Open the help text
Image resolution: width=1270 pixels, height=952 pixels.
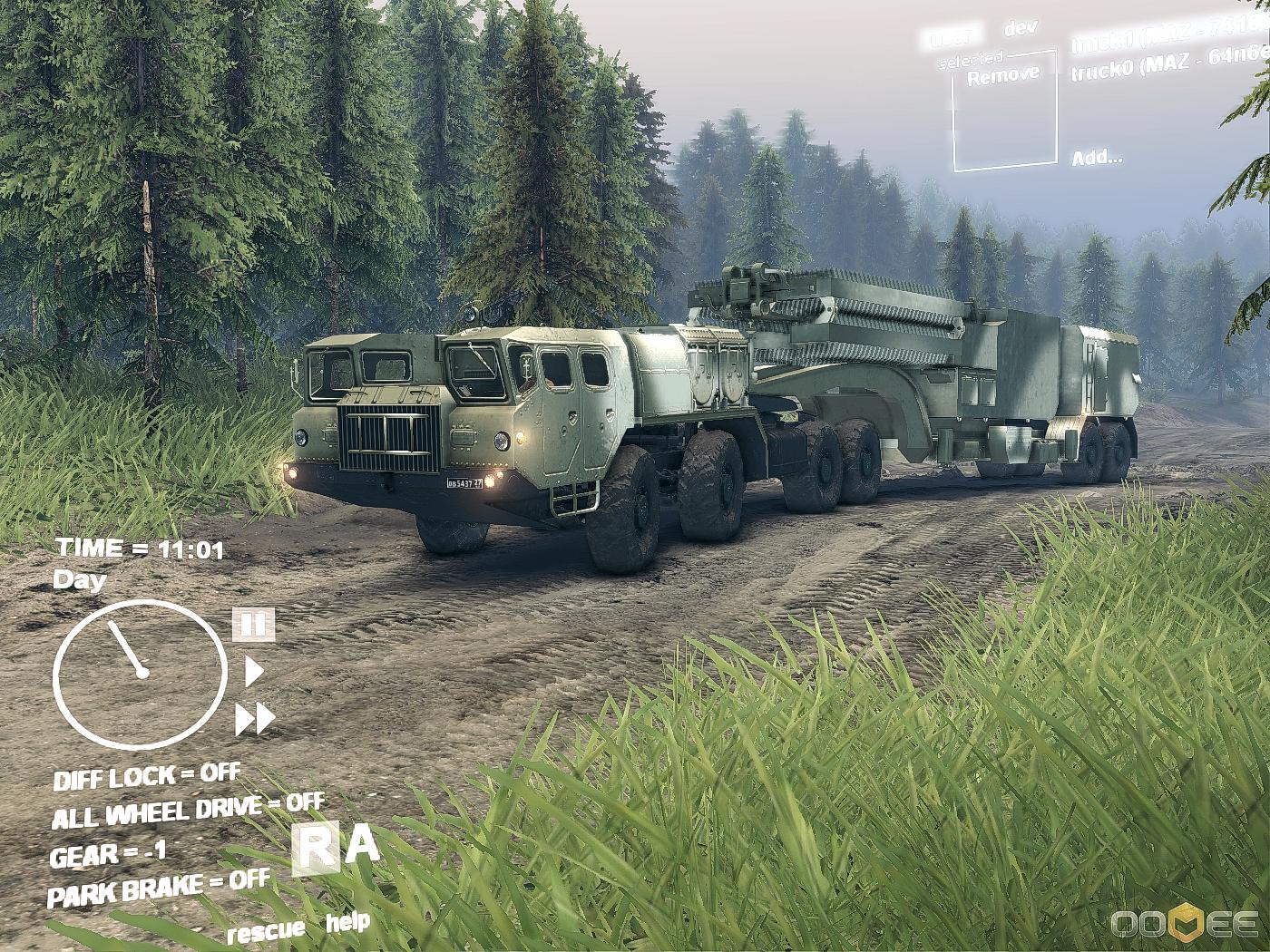coord(348,923)
